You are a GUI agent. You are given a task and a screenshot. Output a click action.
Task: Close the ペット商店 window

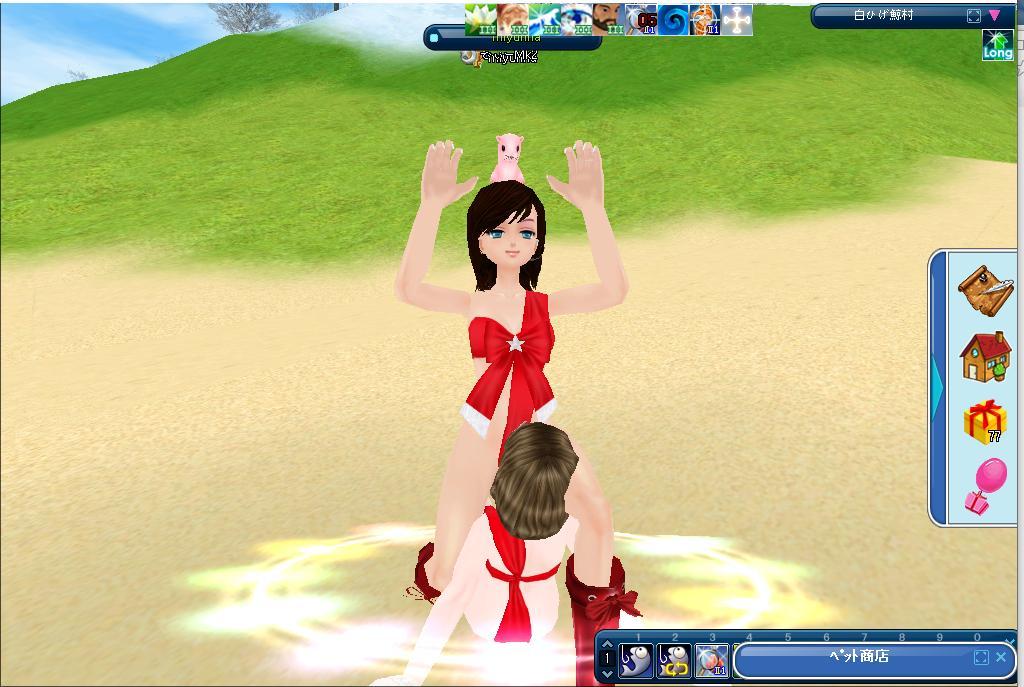pyautogui.click(x=1001, y=657)
